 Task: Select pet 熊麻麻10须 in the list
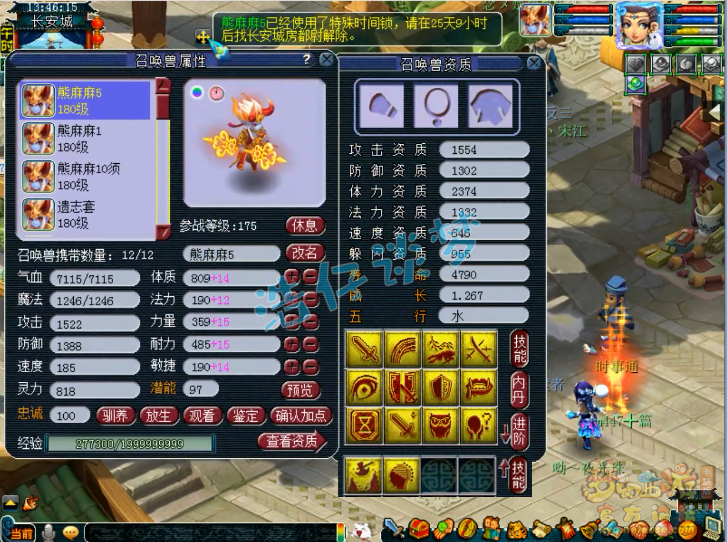[x=85, y=174]
